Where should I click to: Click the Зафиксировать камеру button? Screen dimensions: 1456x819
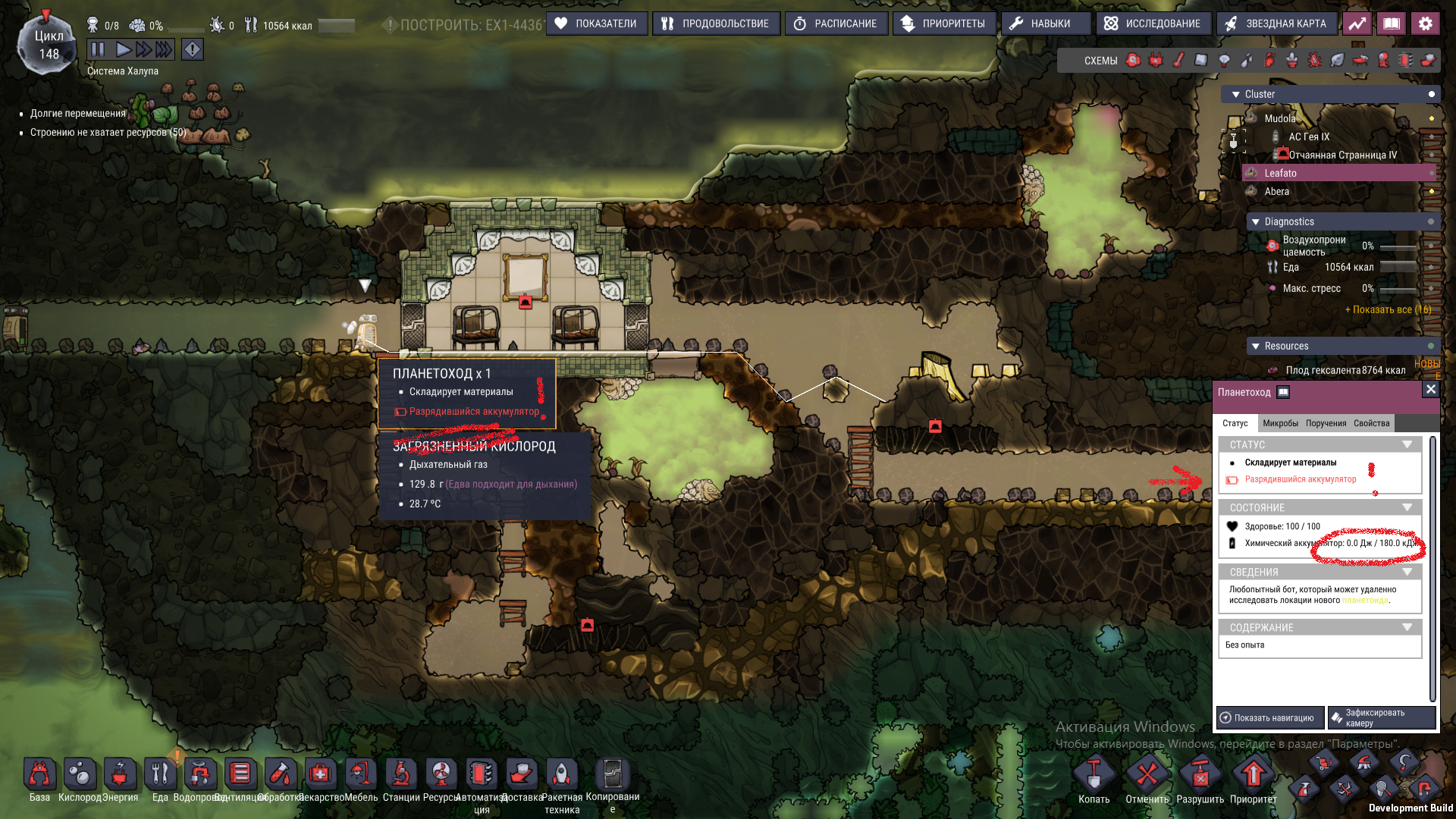tap(1380, 717)
